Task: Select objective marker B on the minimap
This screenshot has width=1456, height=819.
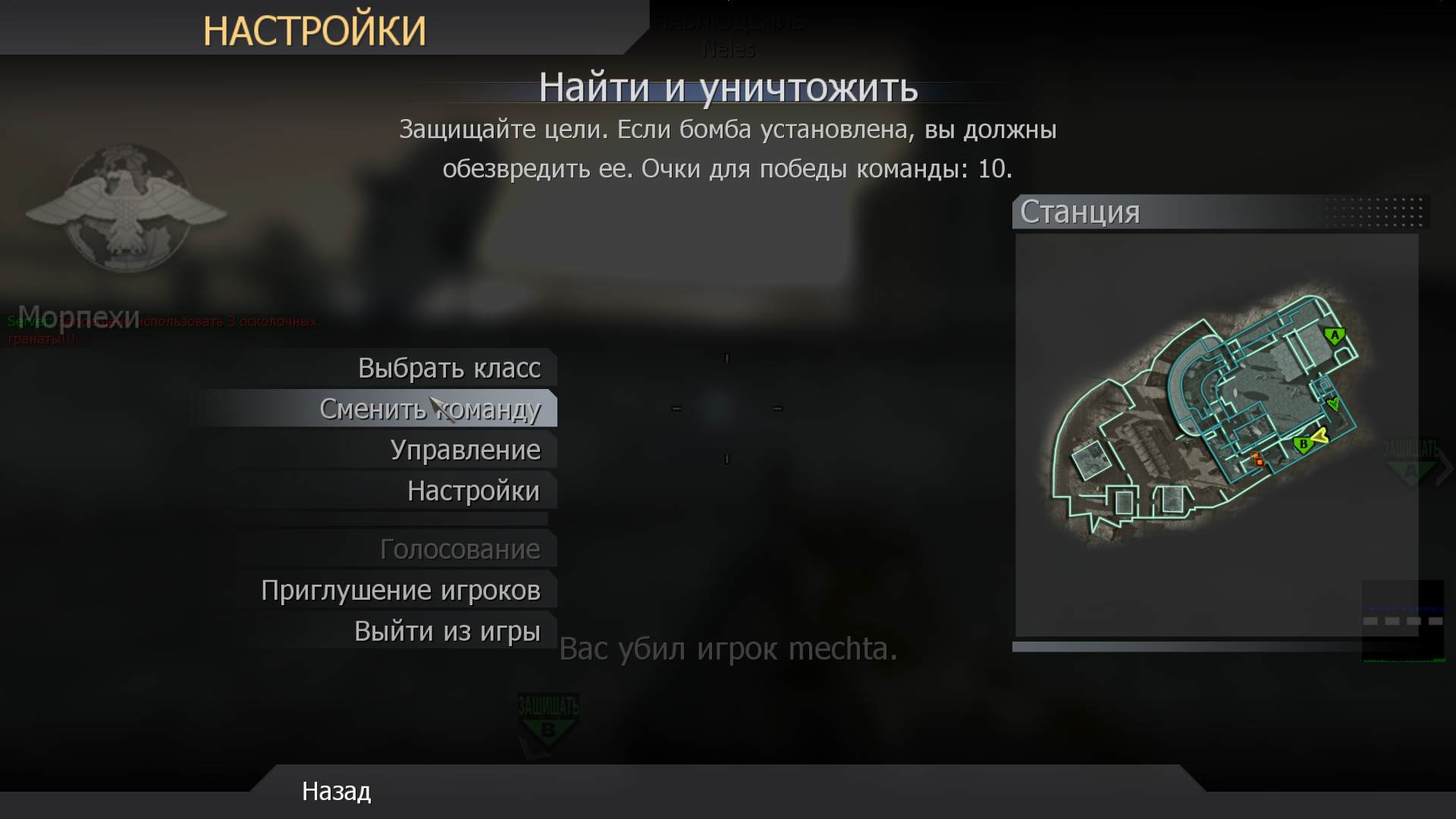Action: tap(1304, 444)
